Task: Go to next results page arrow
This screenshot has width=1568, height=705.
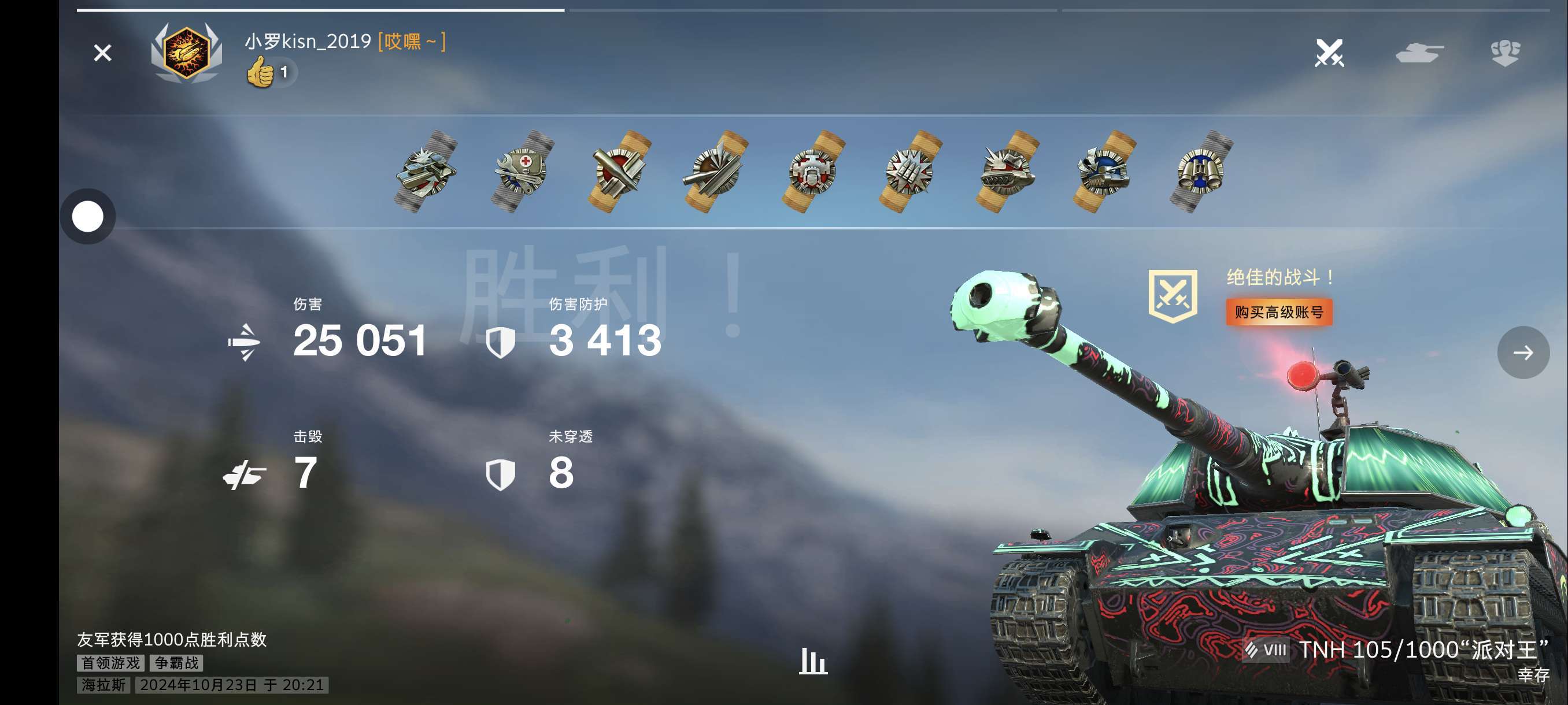Action: (x=1523, y=352)
